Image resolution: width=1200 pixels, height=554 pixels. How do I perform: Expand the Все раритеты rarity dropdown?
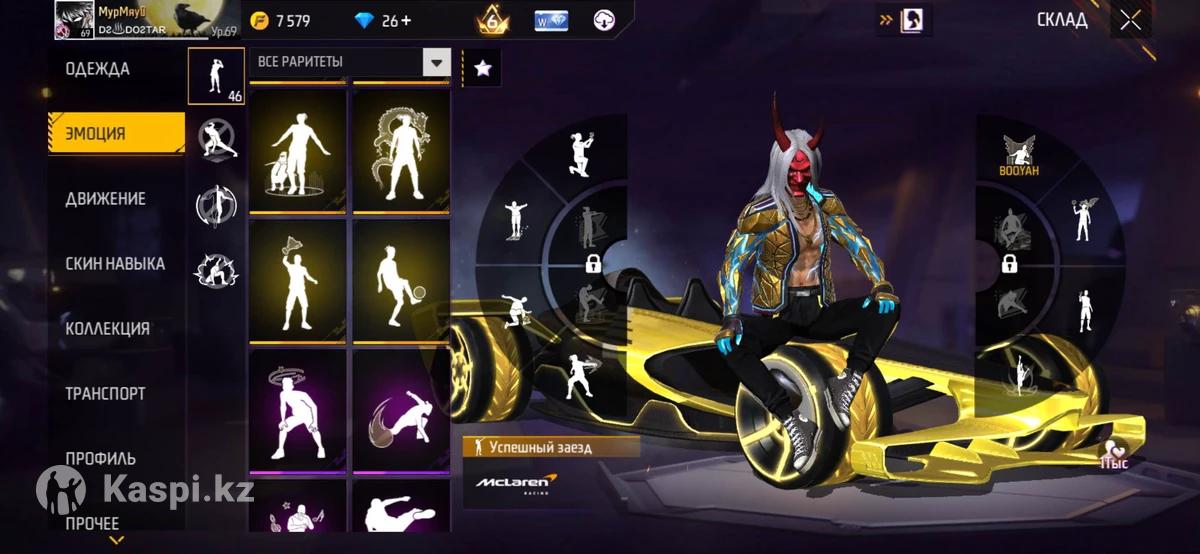[x=436, y=63]
